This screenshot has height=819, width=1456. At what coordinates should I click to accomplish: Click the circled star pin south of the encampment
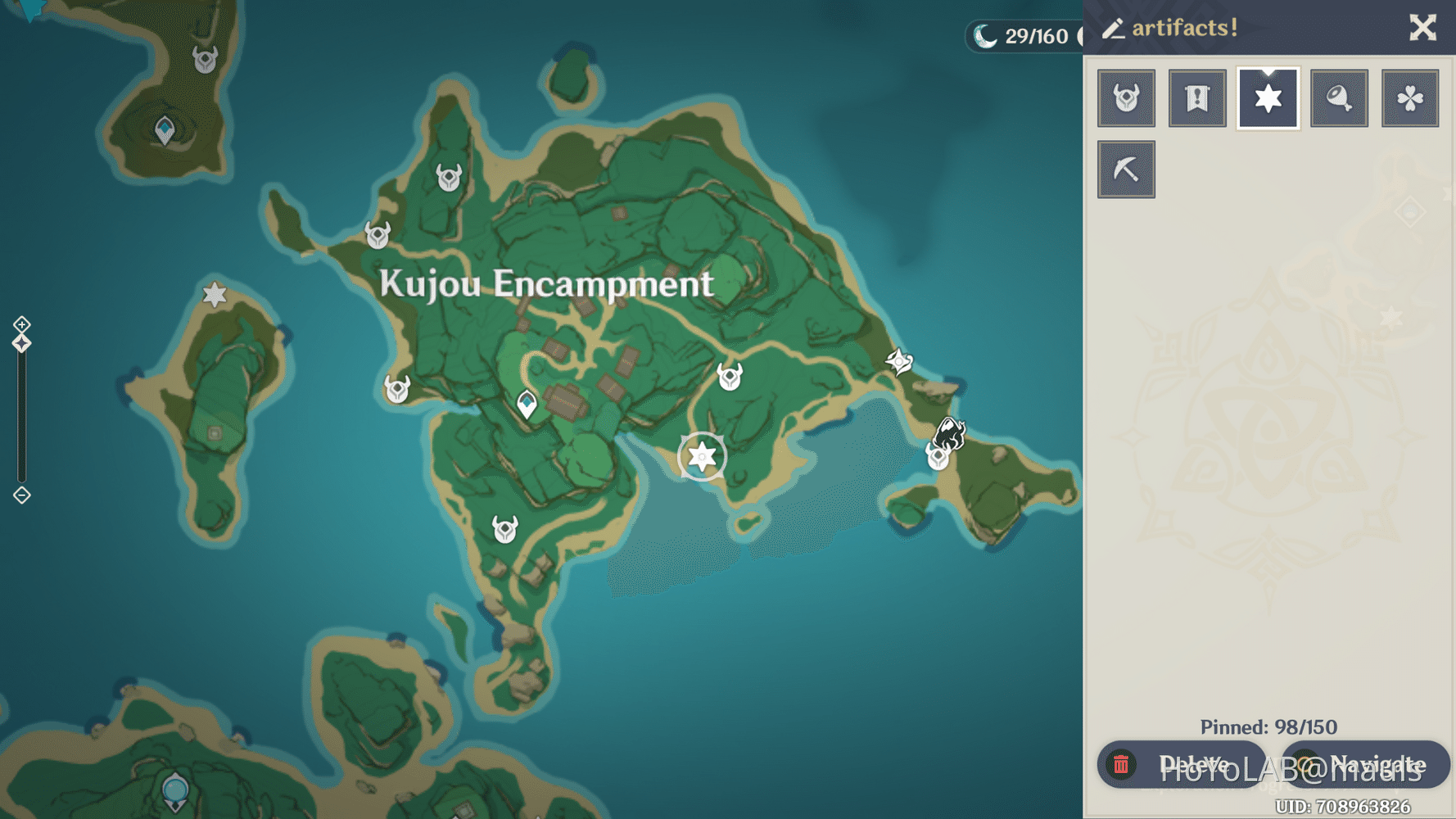coord(701,455)
